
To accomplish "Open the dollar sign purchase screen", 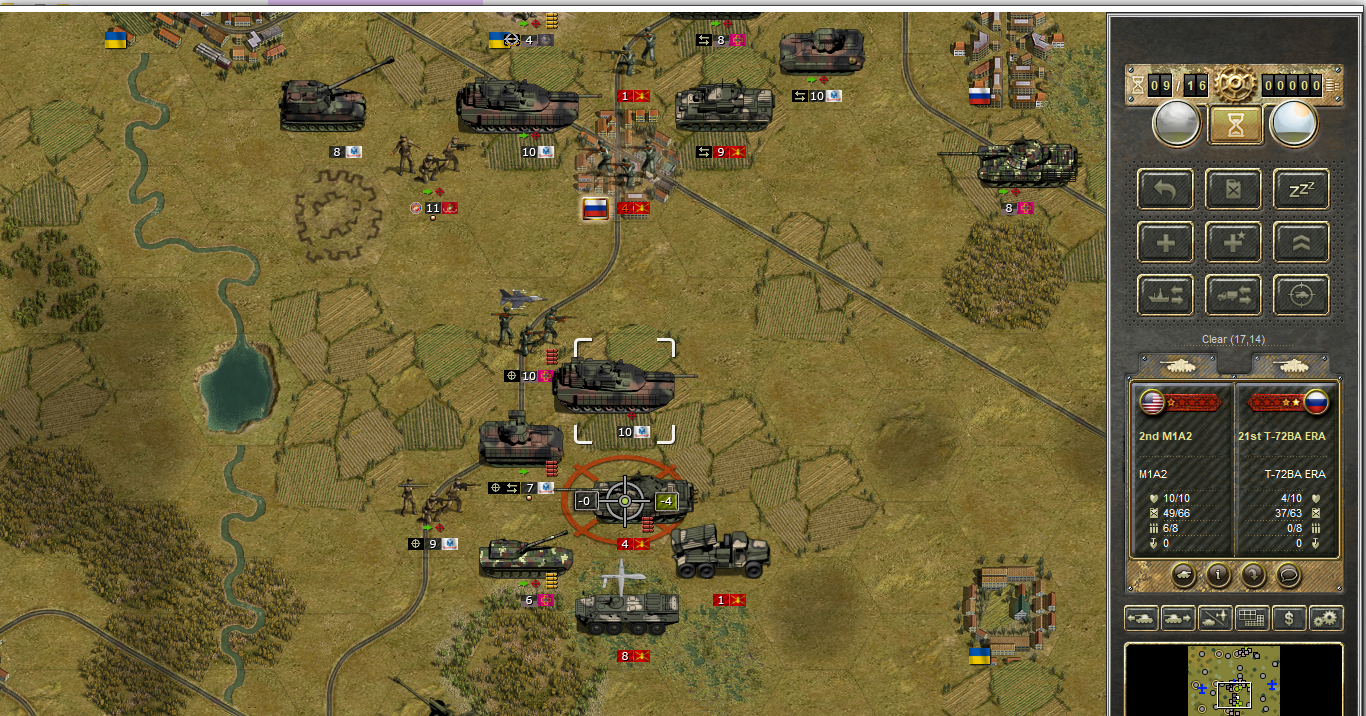I will click(1289, 619).
